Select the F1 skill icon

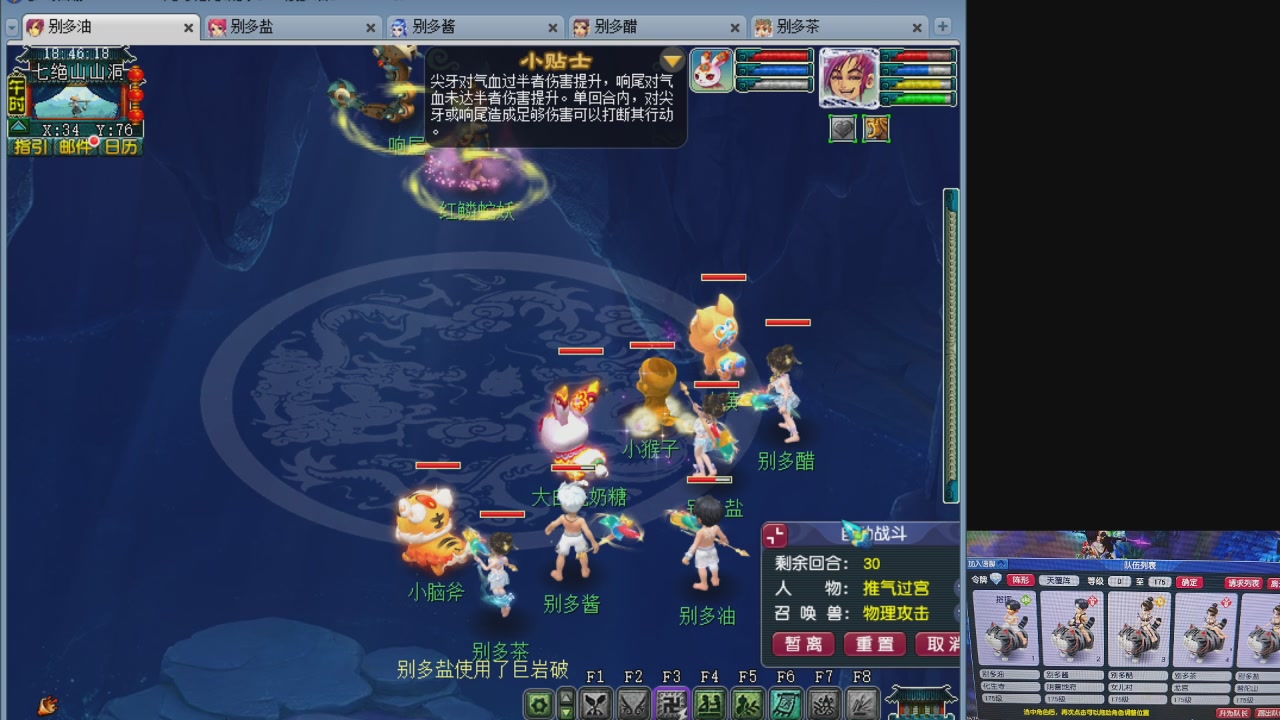[x=597, y=703]
